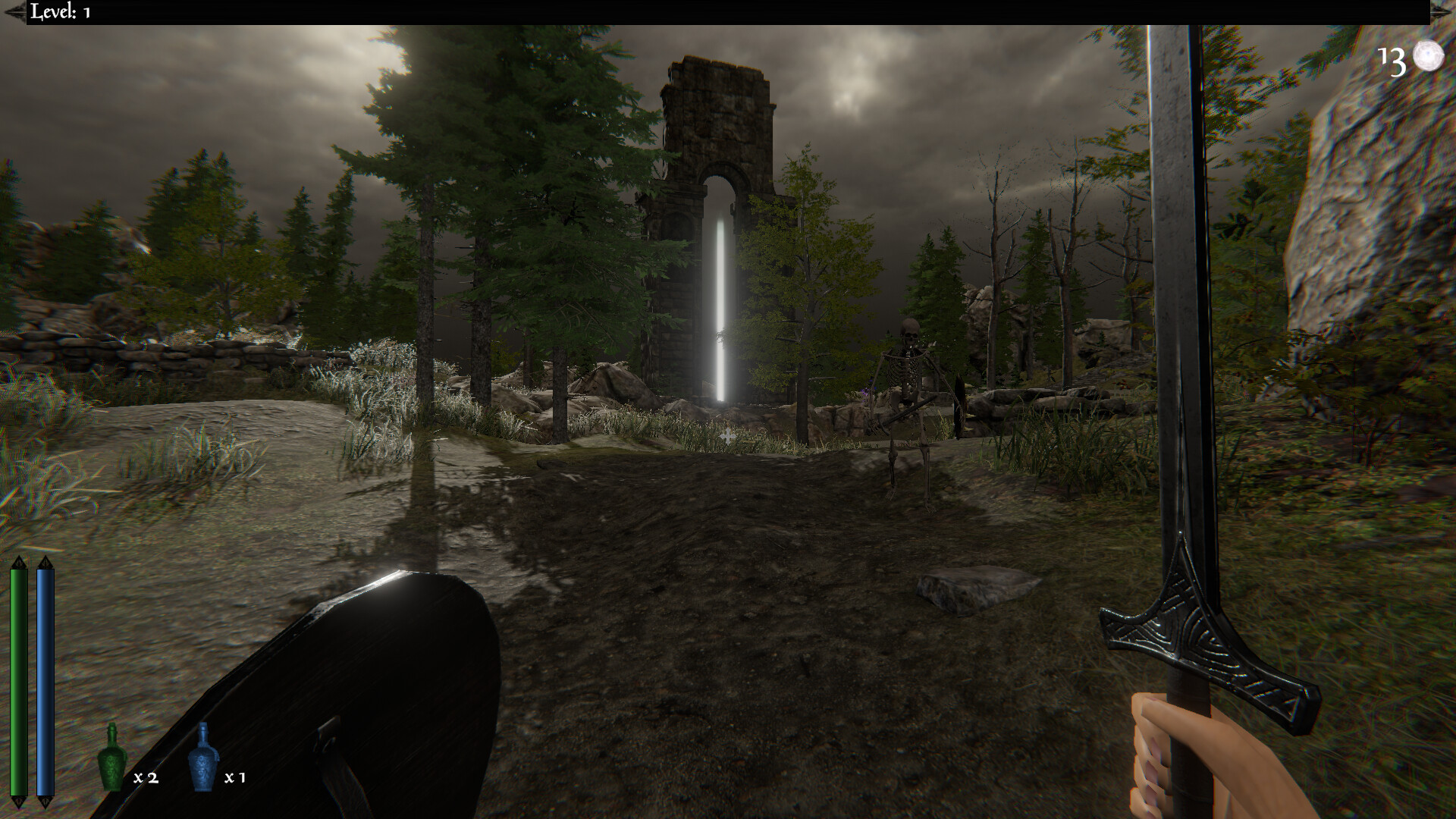Click the 13 moon counter number
This screenshot has width=1456, height=819.
(x=1394, y=61)
